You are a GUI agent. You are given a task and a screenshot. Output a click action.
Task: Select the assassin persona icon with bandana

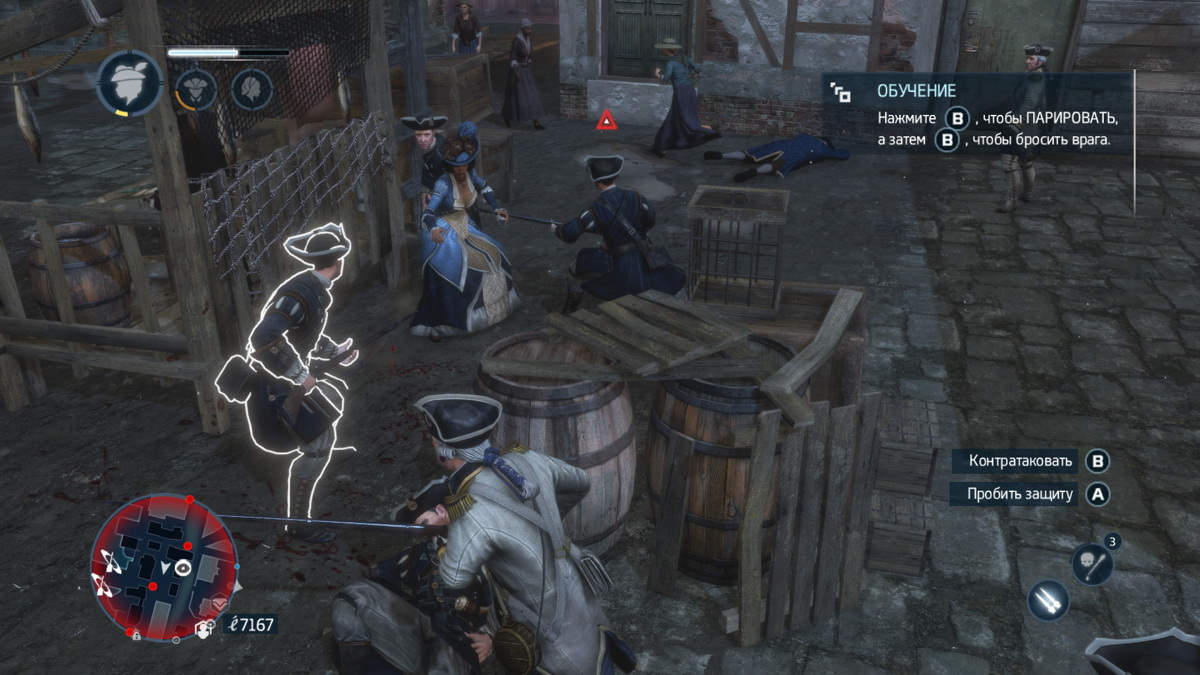130,84
